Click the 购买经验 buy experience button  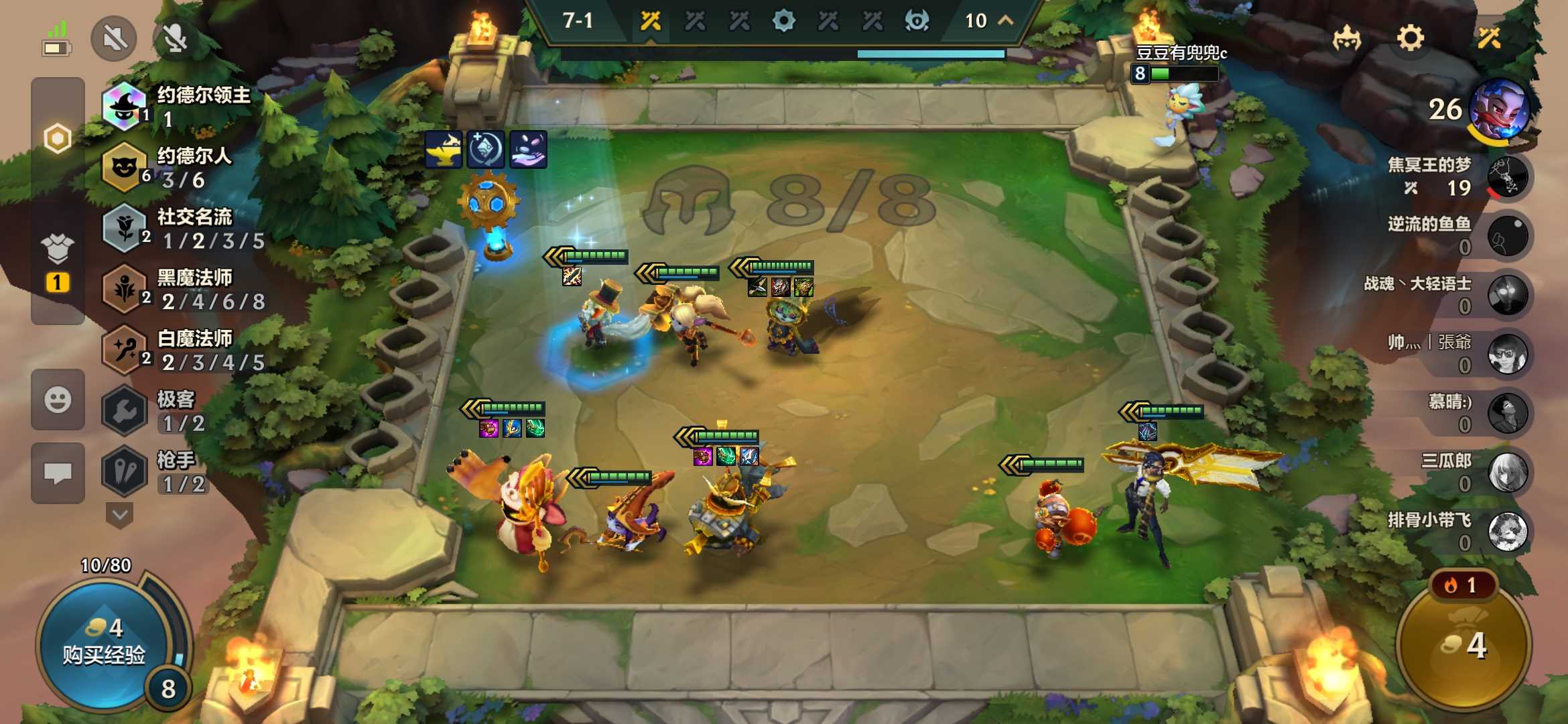click(x=104, y=642)
